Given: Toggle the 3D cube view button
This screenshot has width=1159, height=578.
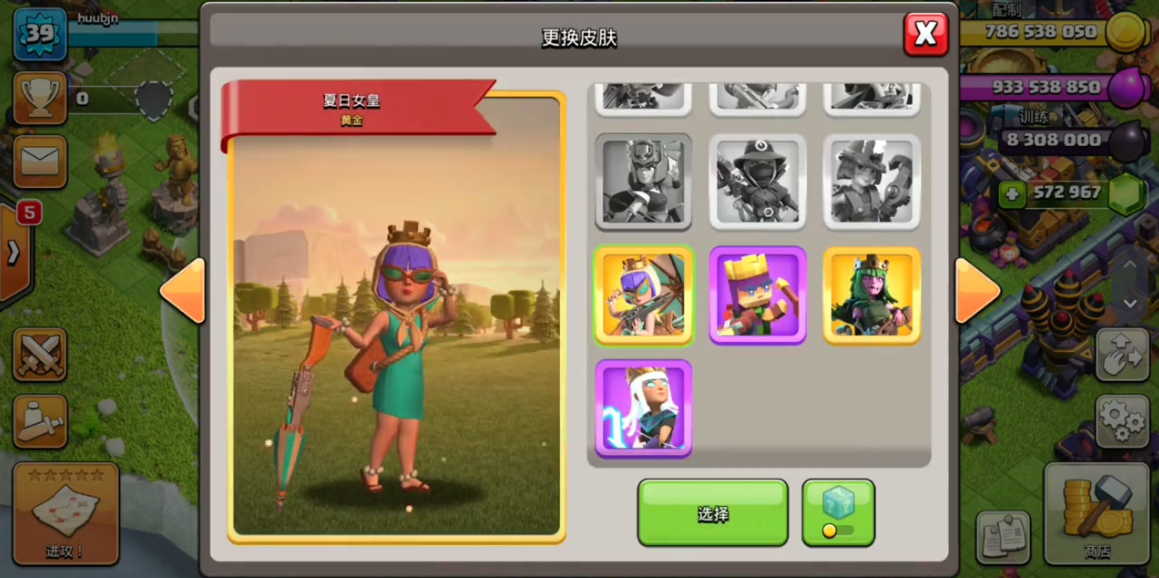Looking at the screenshot, I should tap(838, 513).
